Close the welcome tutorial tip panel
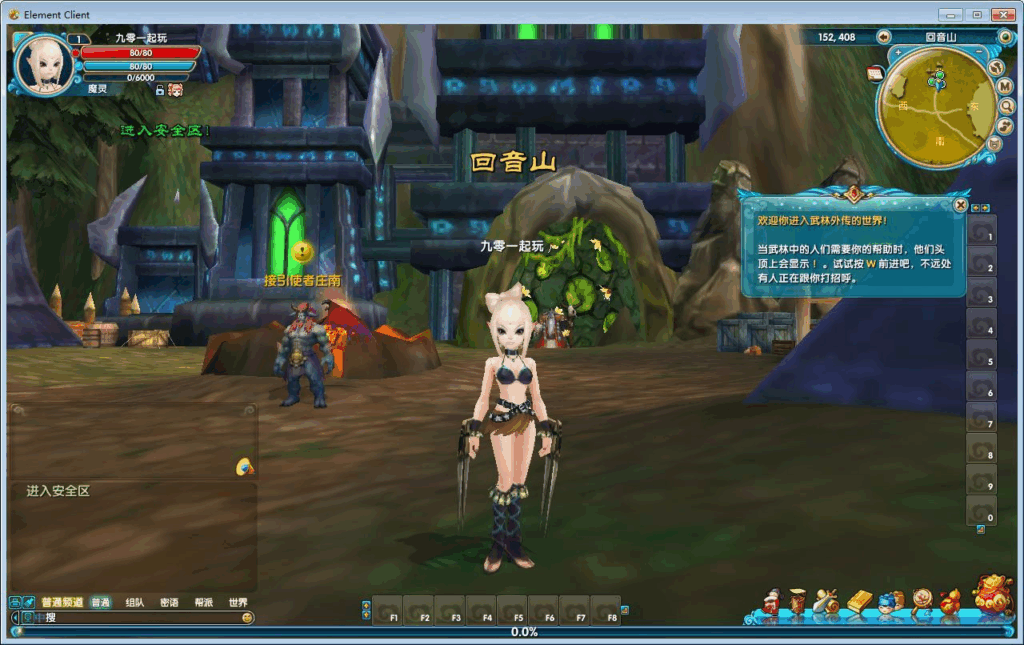 960,204
